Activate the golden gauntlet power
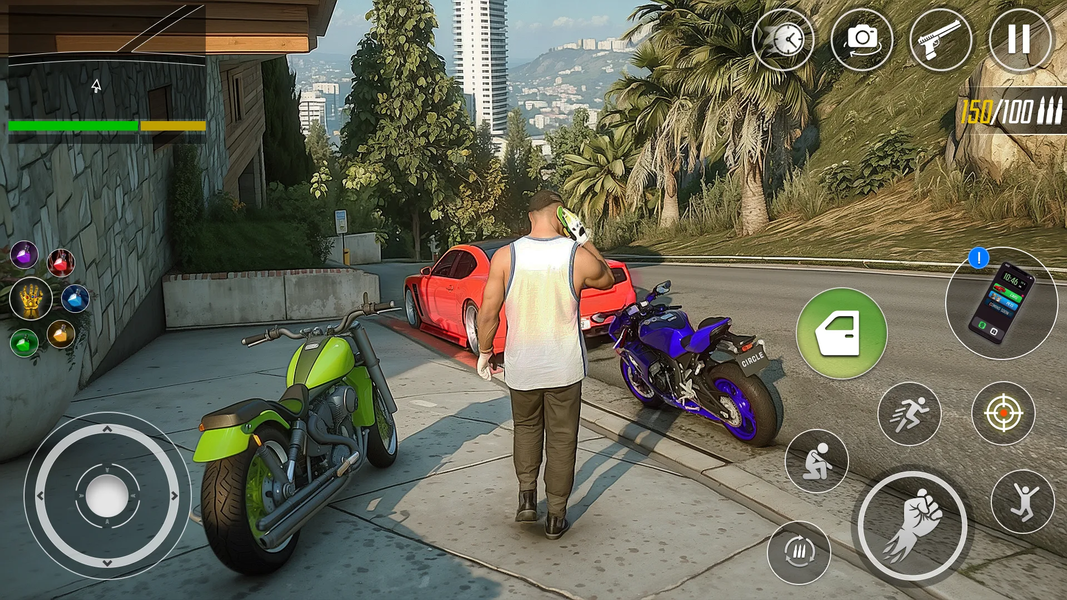Screen dimensions: 1067x600 click(x=31, y=298)
